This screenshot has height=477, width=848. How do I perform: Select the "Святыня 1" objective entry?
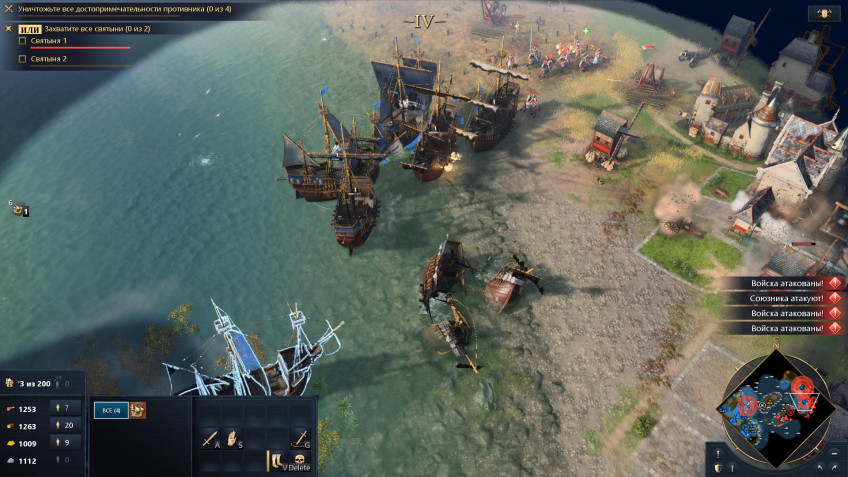(x=49, y=41)
